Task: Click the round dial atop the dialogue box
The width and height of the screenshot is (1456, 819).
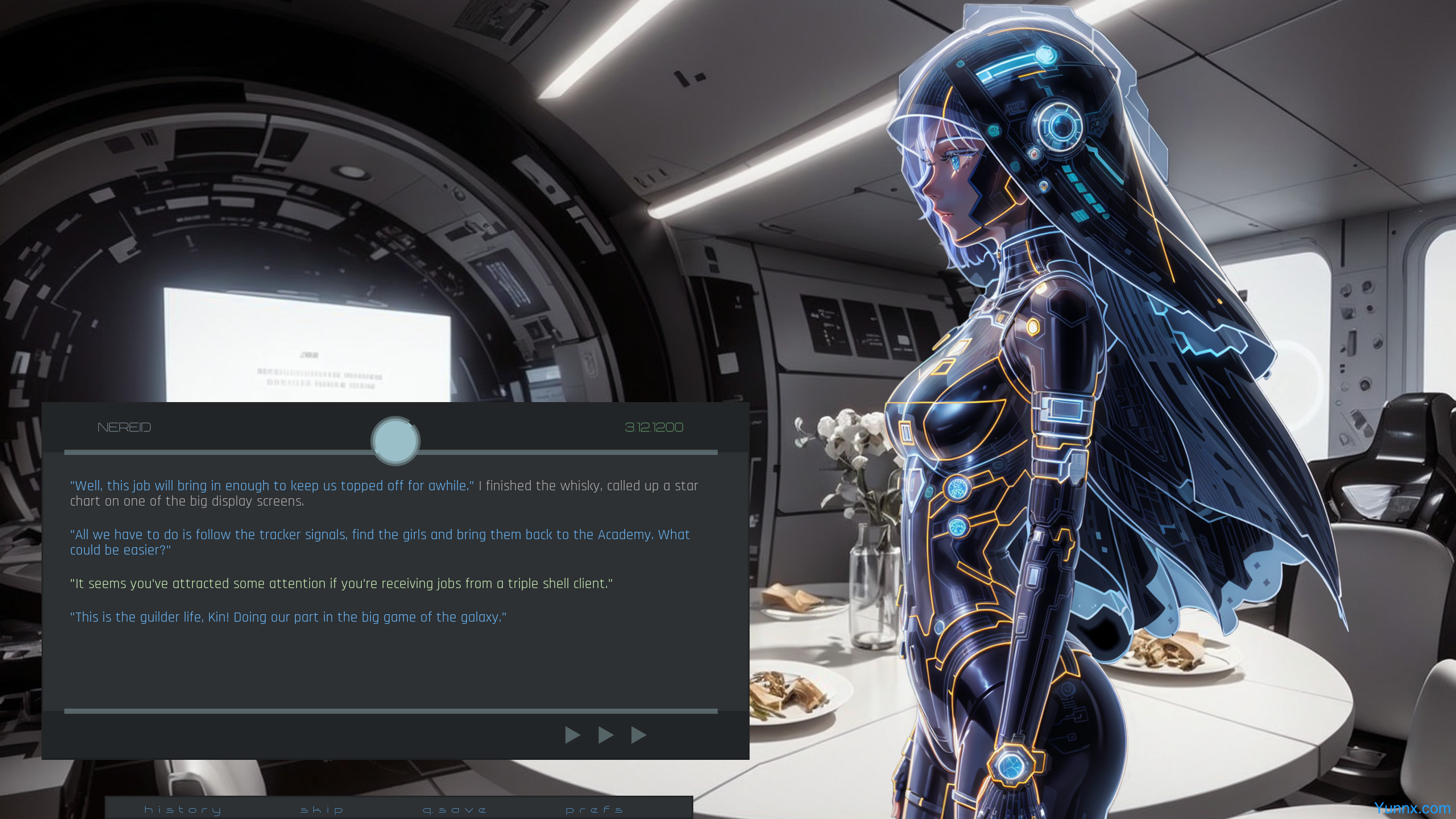Action: point(395,441)
